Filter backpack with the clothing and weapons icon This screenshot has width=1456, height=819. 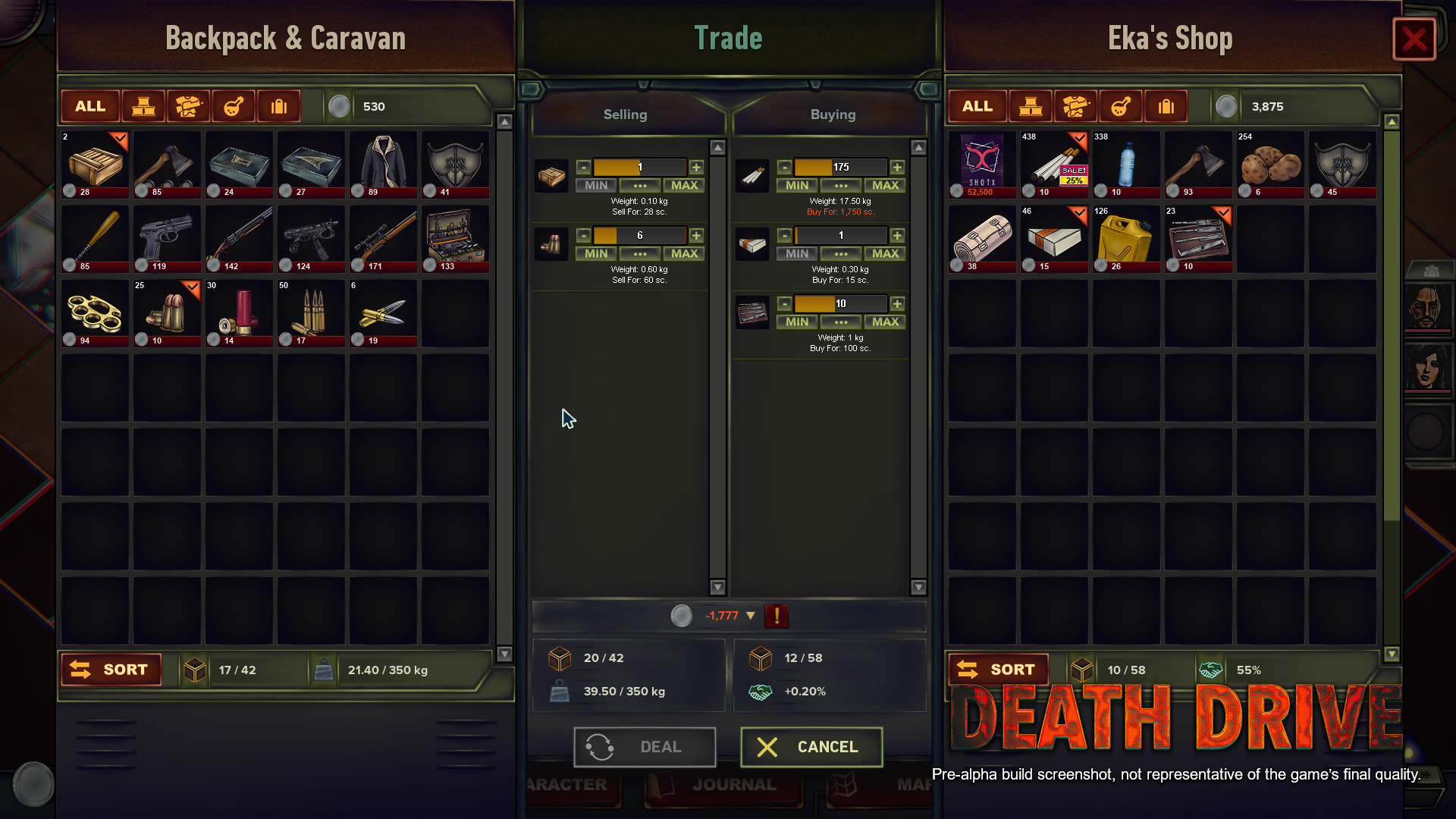[x=188, y=106]
